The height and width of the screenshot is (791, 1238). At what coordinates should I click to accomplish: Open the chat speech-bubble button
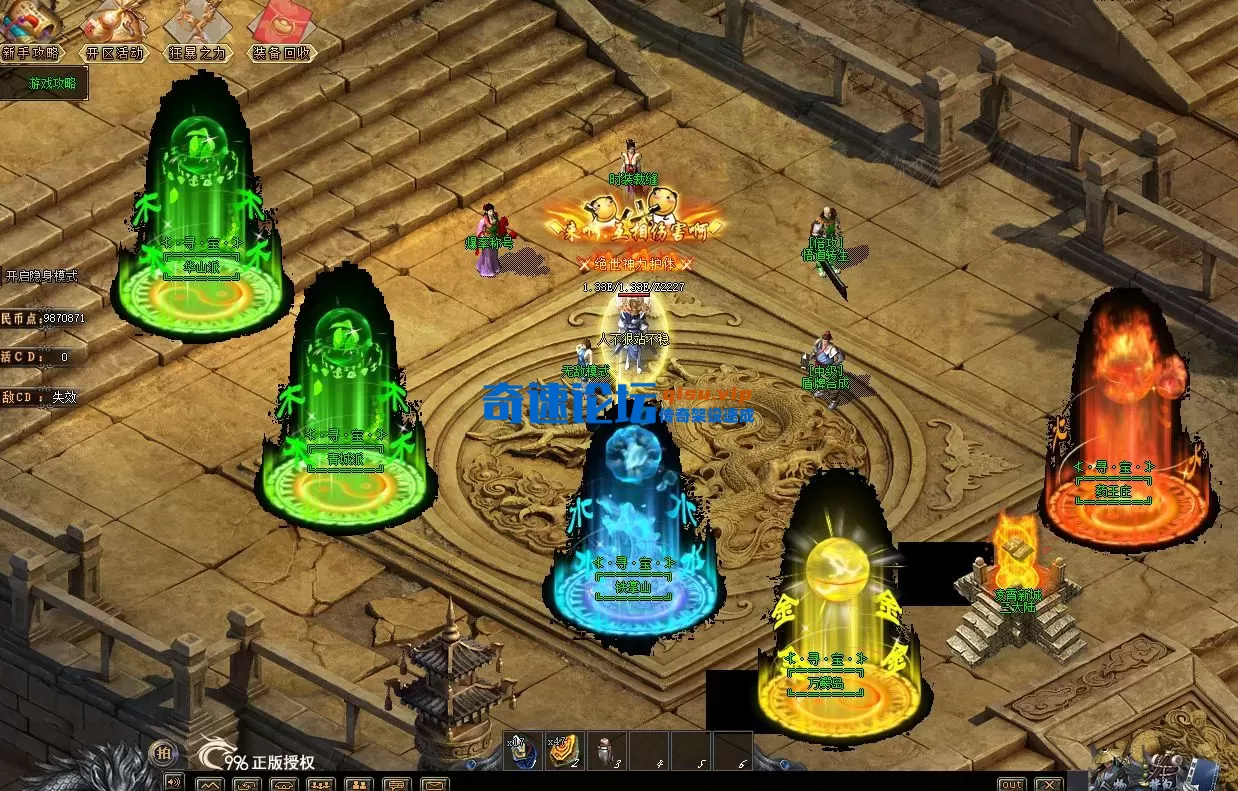pyautogui.click(x=397, y=784)
